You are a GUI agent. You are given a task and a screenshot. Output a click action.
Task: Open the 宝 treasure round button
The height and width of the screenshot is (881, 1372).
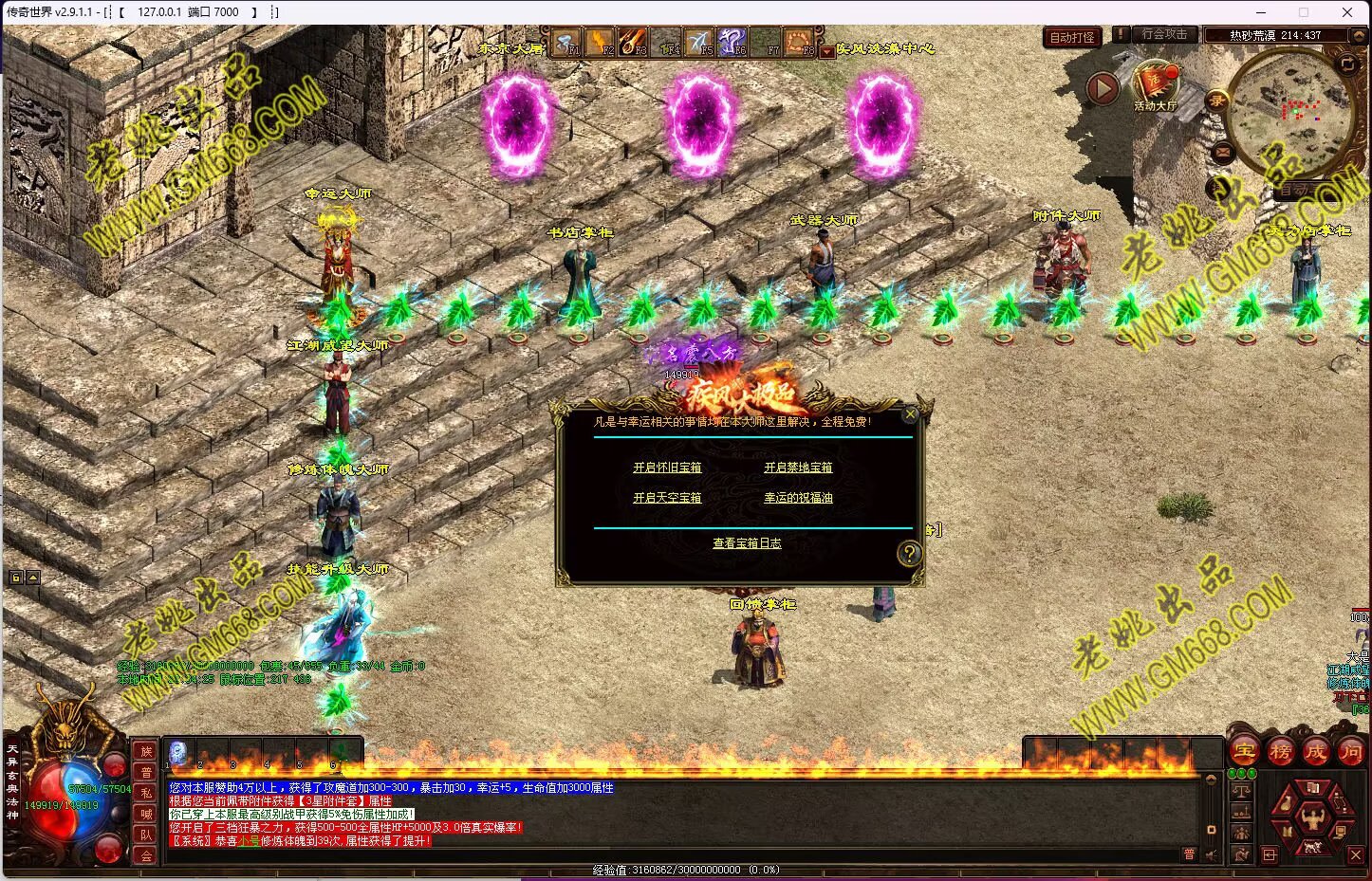click(1245, 752)
